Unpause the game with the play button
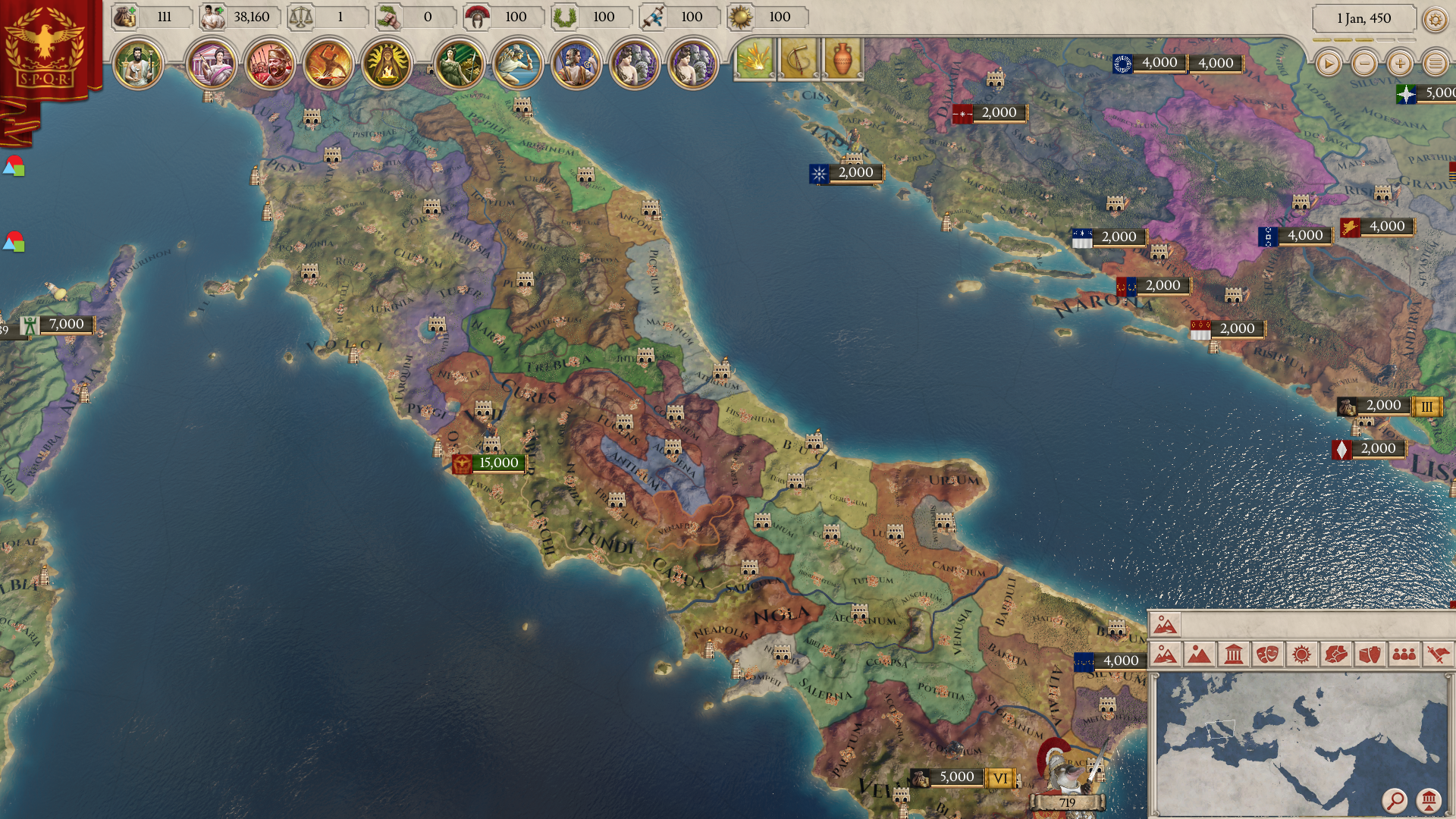 click(1328, 64)
